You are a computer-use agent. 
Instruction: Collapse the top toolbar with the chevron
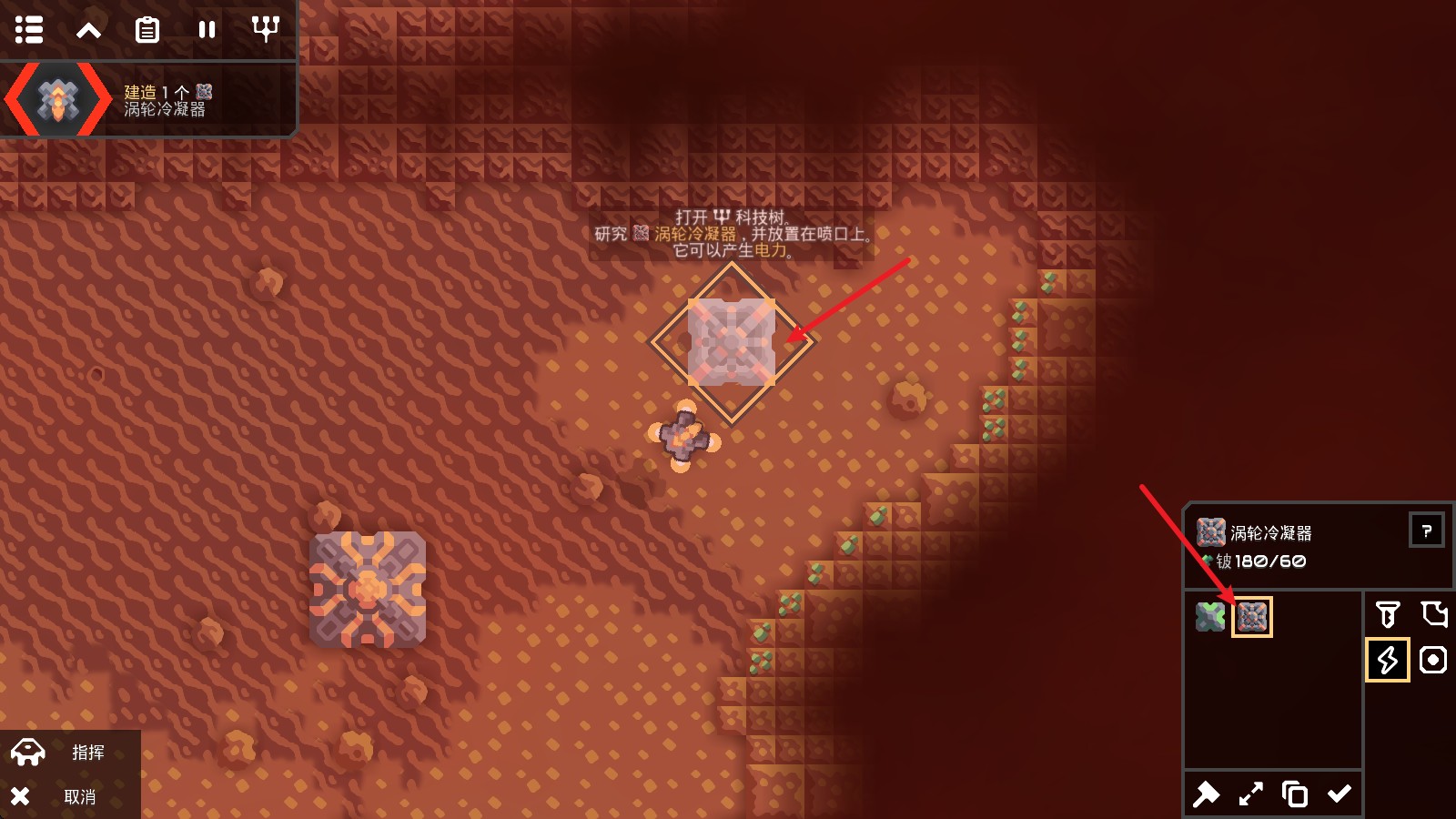click(x=88, y=30)
